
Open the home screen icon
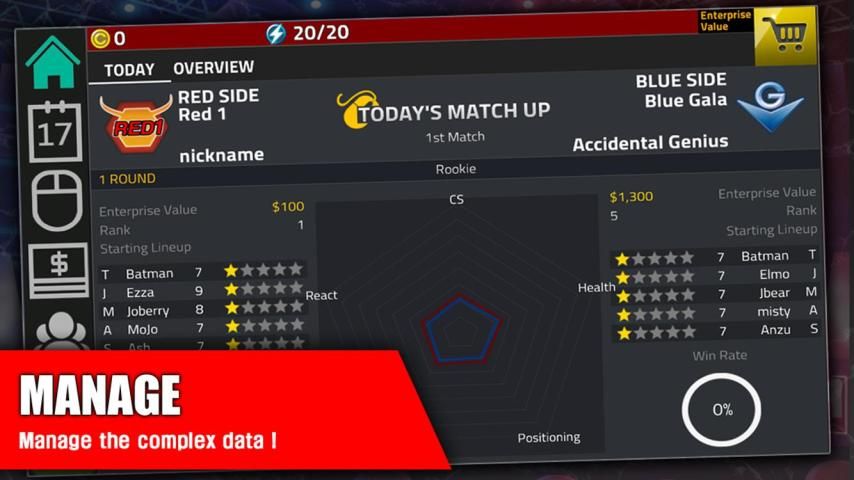(52, 63)
